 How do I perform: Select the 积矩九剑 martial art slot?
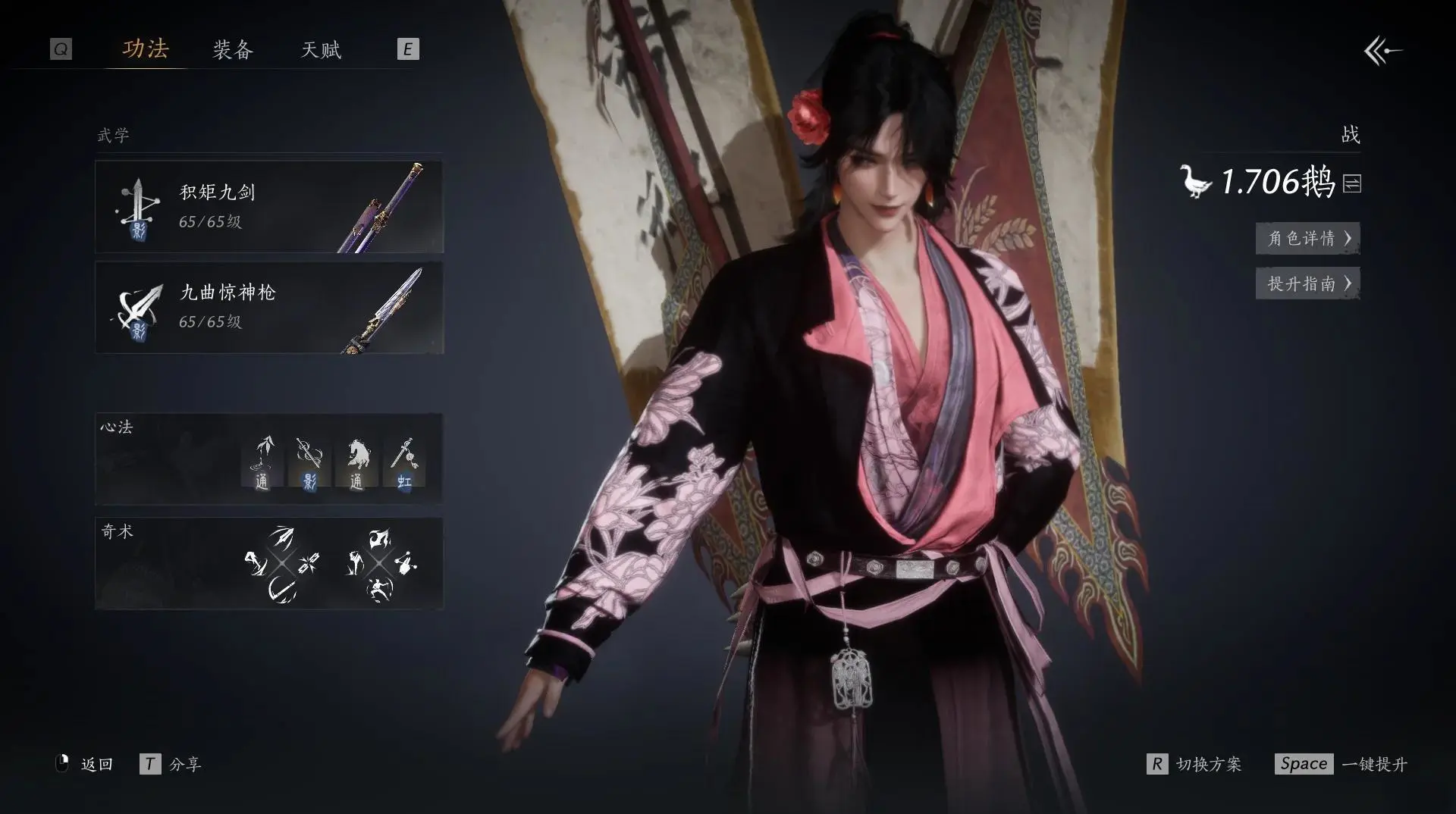269,207
